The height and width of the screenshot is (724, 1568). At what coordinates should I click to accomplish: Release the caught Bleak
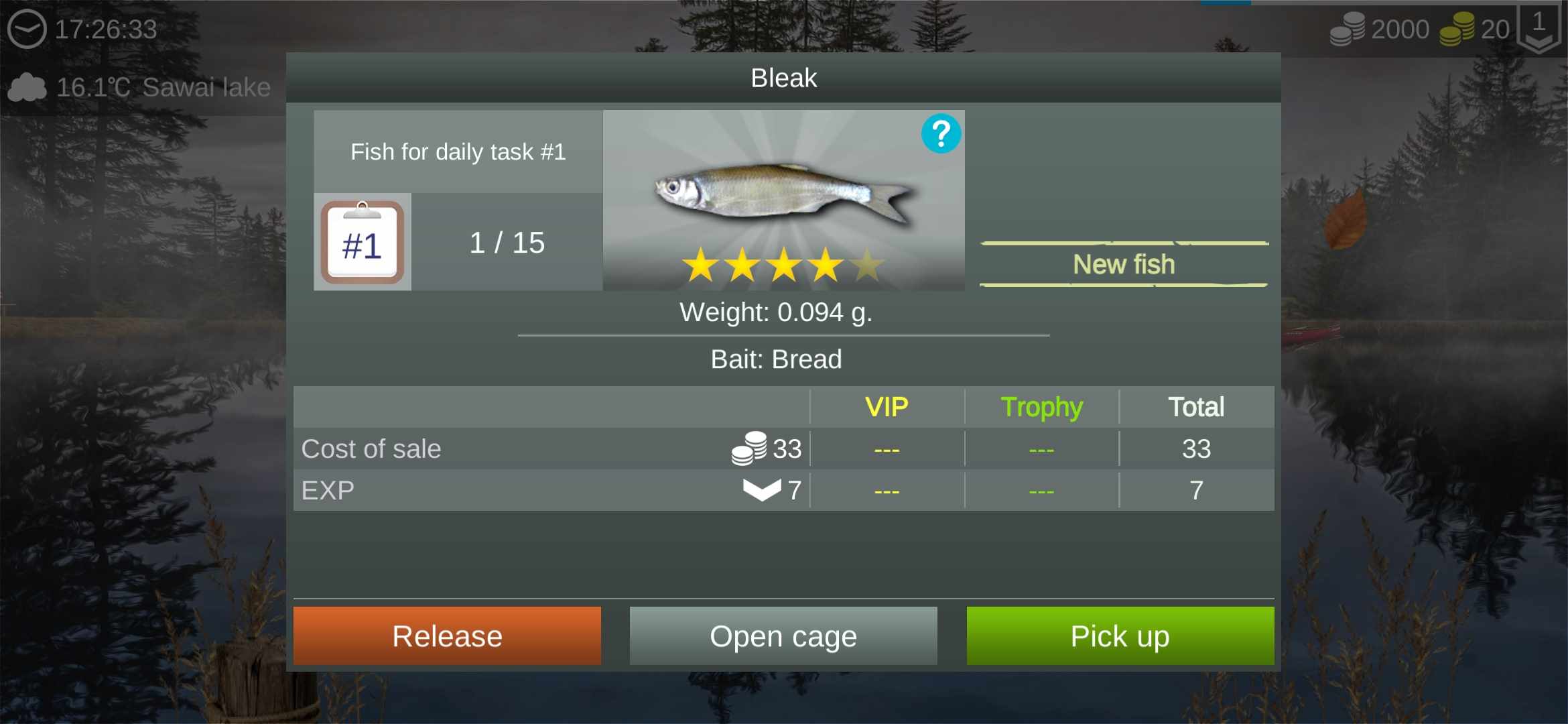447,636
